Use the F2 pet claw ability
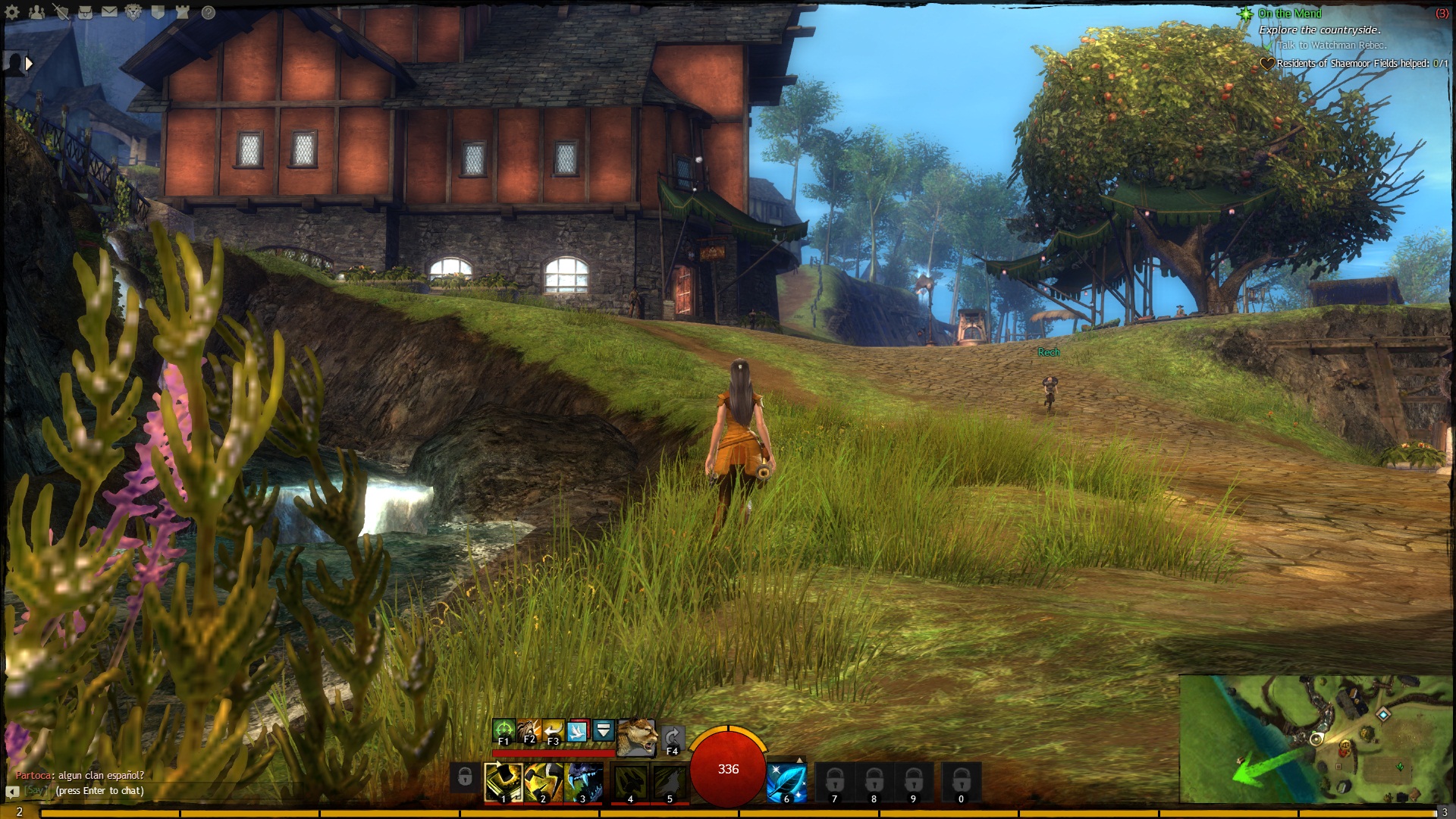 [529, 731]
